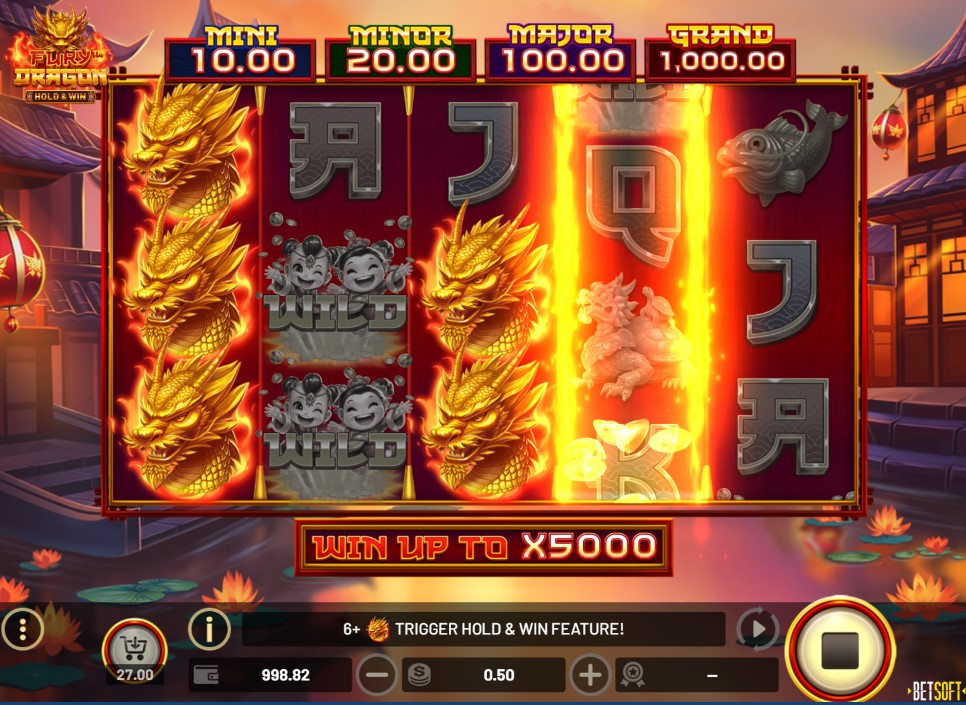
Task: Decrease the bet amount
Action: pyautogui.click(x=377, y=675)
